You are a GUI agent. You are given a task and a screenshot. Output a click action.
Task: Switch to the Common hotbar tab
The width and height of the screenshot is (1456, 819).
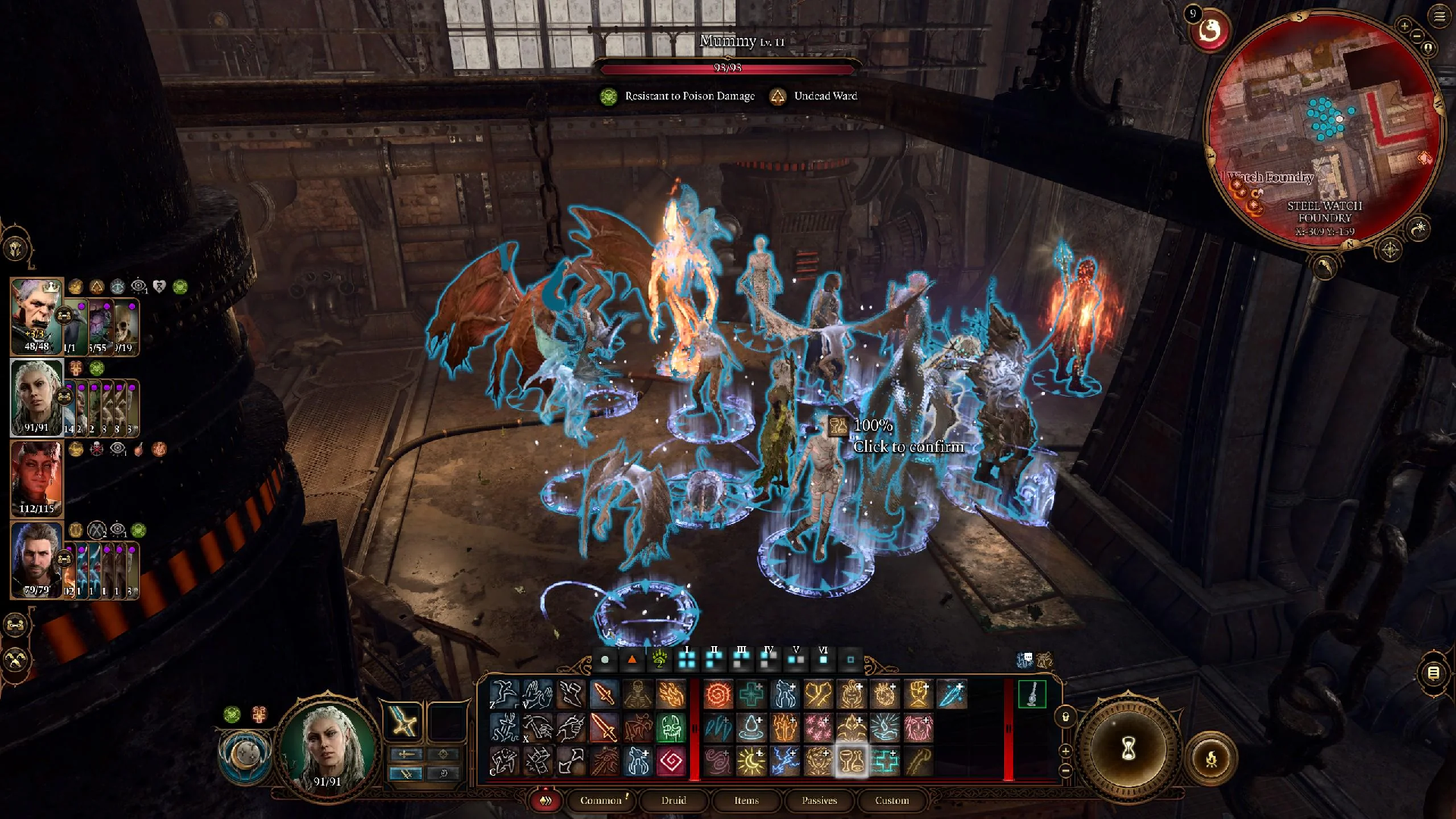click(601, 800)
